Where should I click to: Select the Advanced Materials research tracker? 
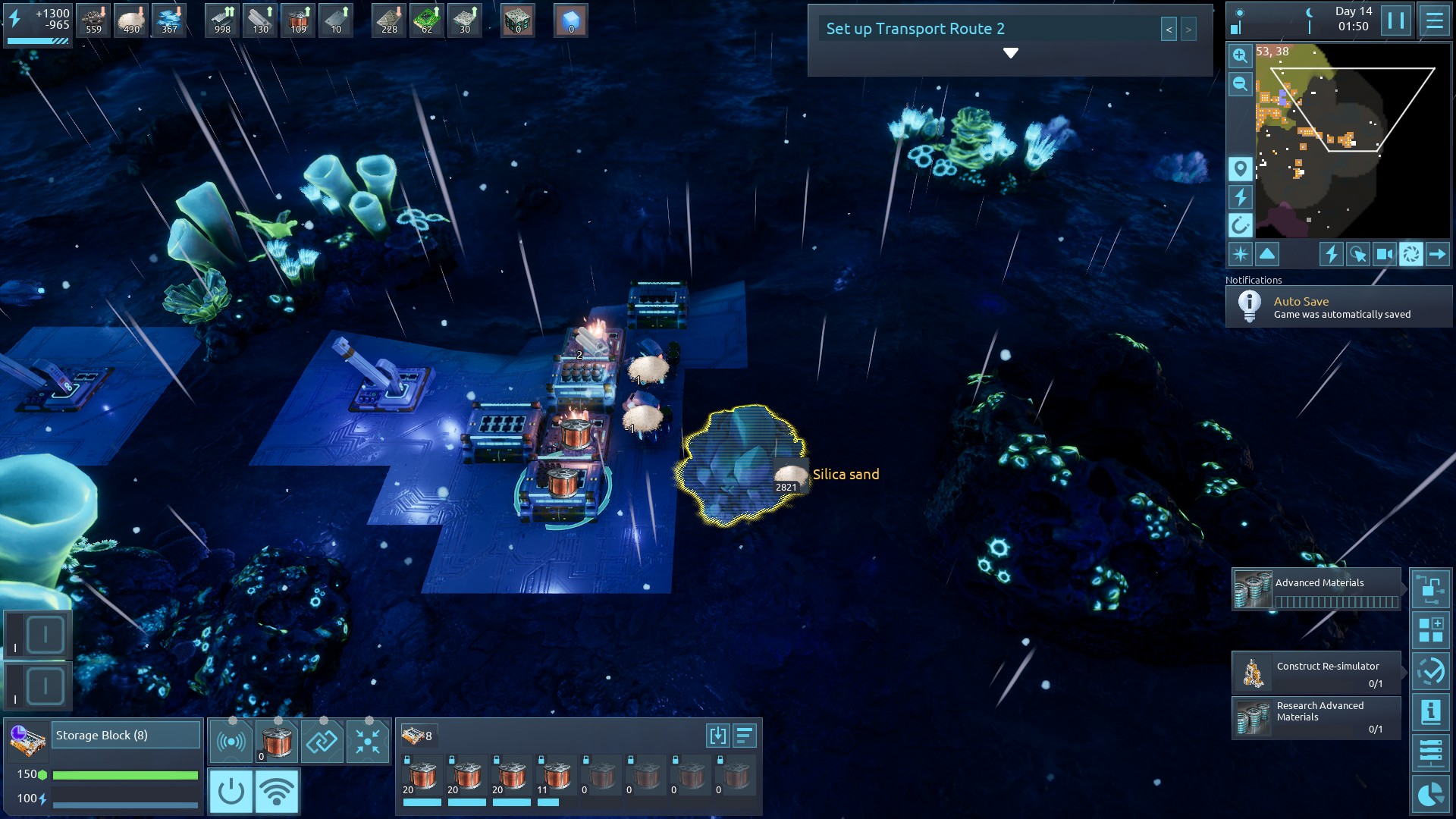[1316, 589]
